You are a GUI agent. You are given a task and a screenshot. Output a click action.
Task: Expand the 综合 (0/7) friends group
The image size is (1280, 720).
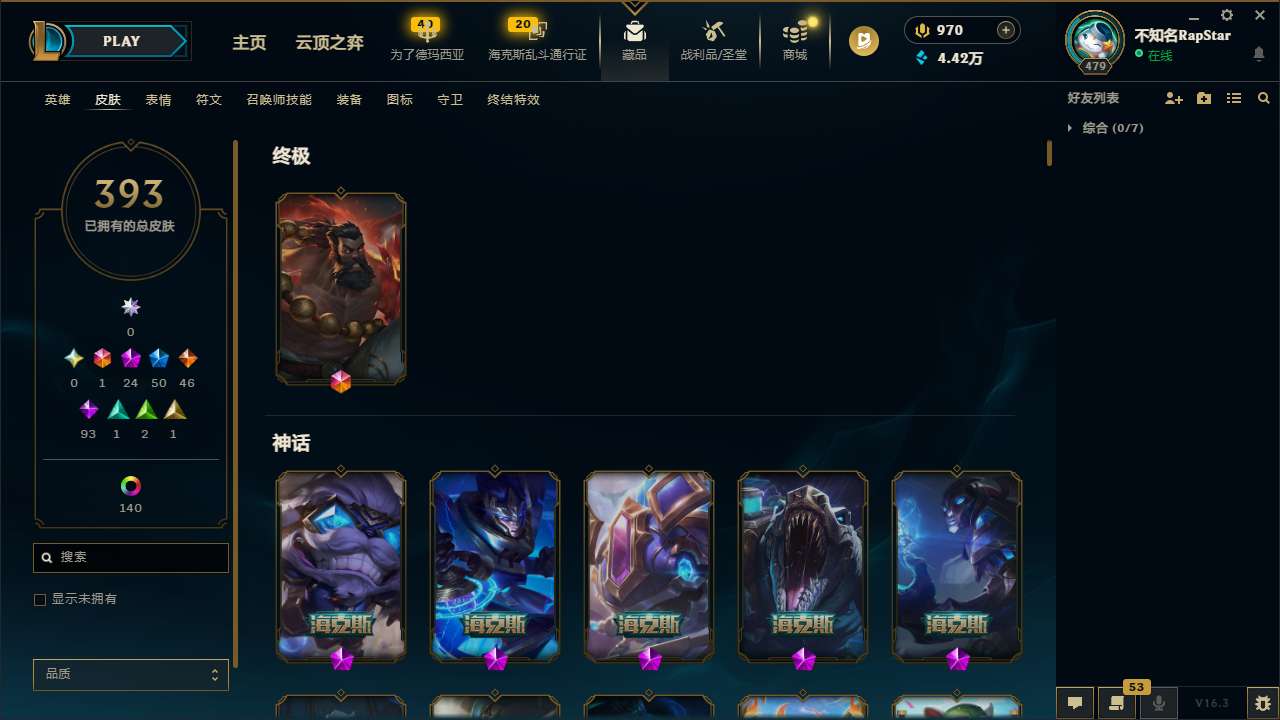pos(1108,128)
